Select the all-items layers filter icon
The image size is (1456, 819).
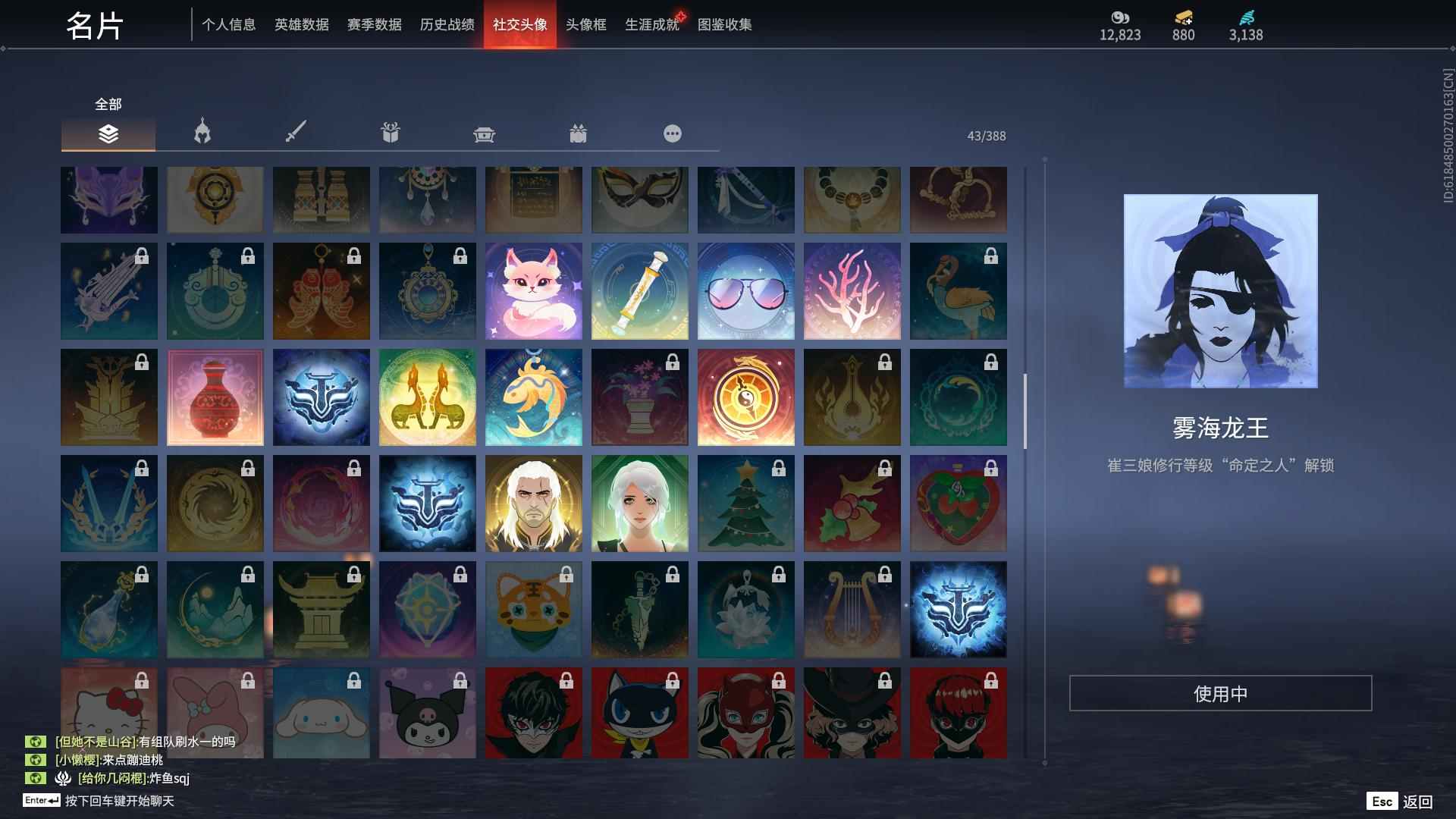point(108,133)
